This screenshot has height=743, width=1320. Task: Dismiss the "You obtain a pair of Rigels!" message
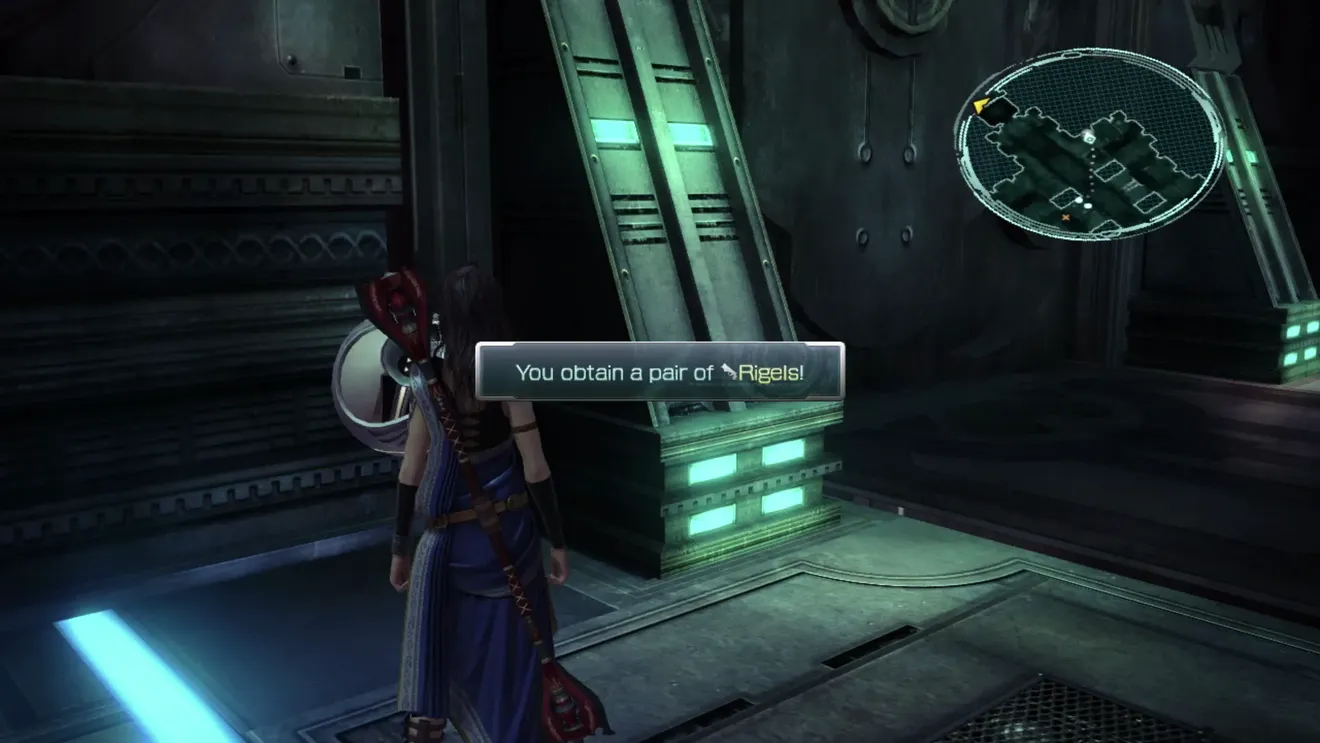tap(659, 372)
